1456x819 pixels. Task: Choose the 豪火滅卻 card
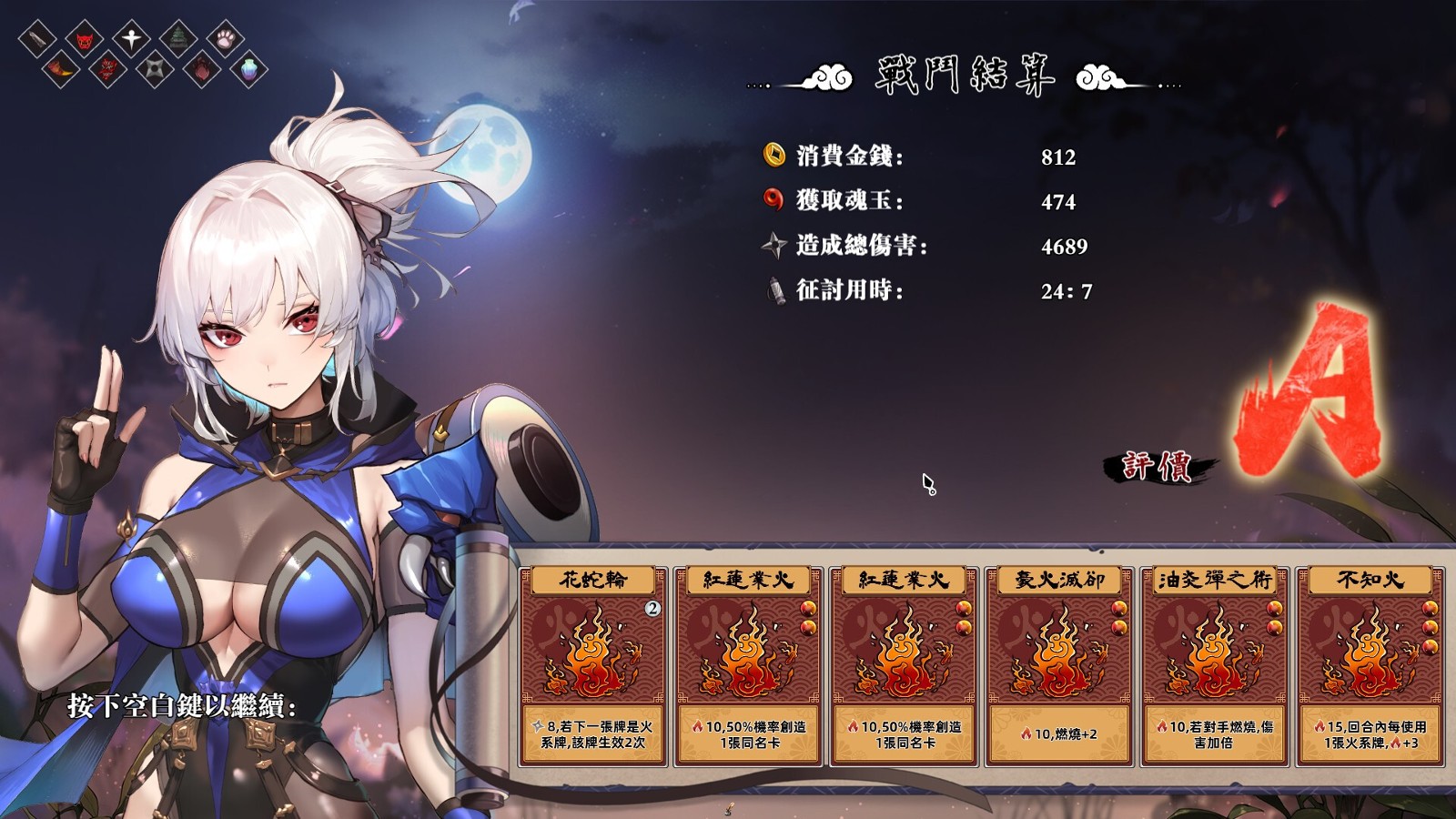1059,665
